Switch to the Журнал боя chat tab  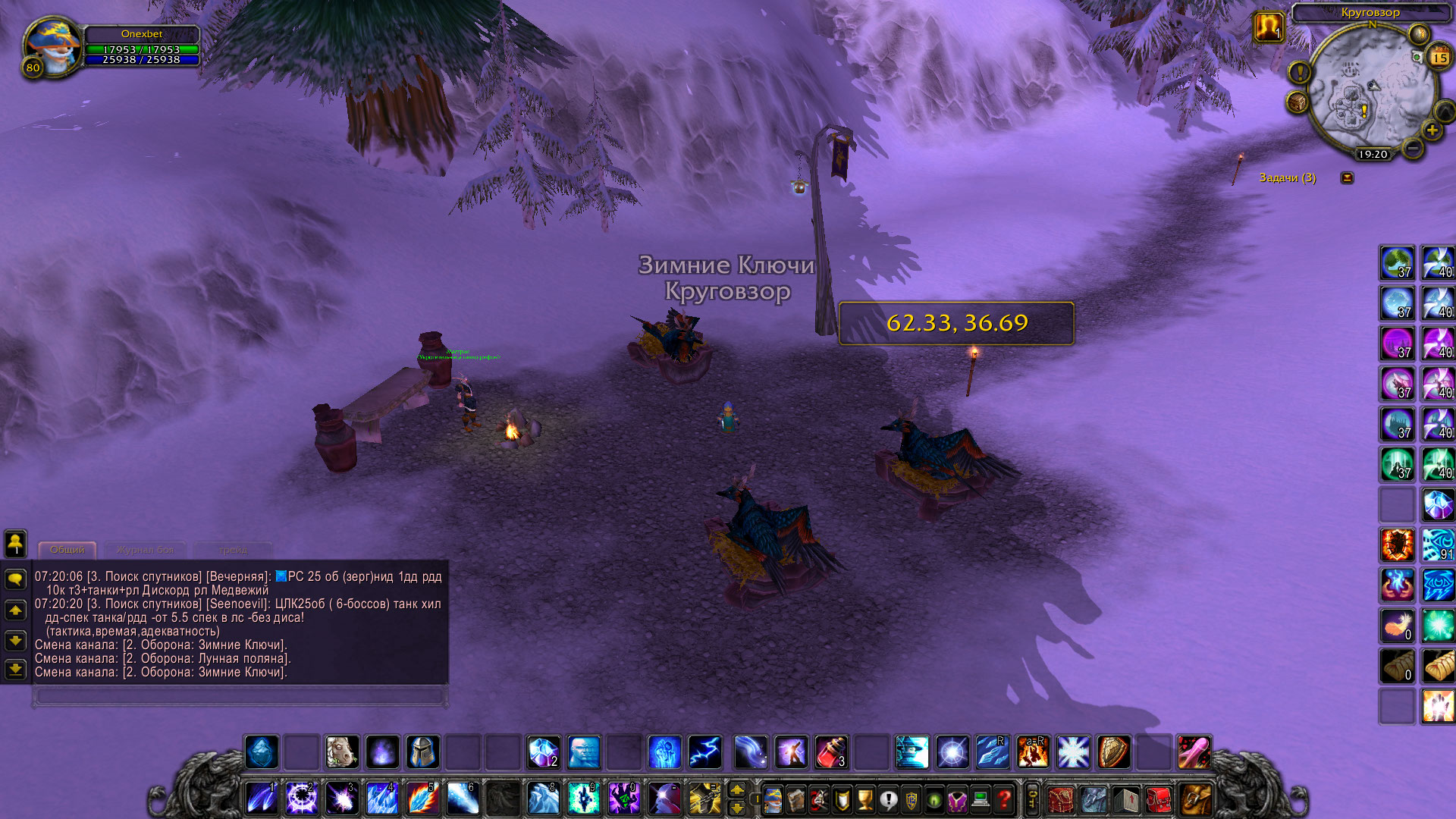point(145,550)
